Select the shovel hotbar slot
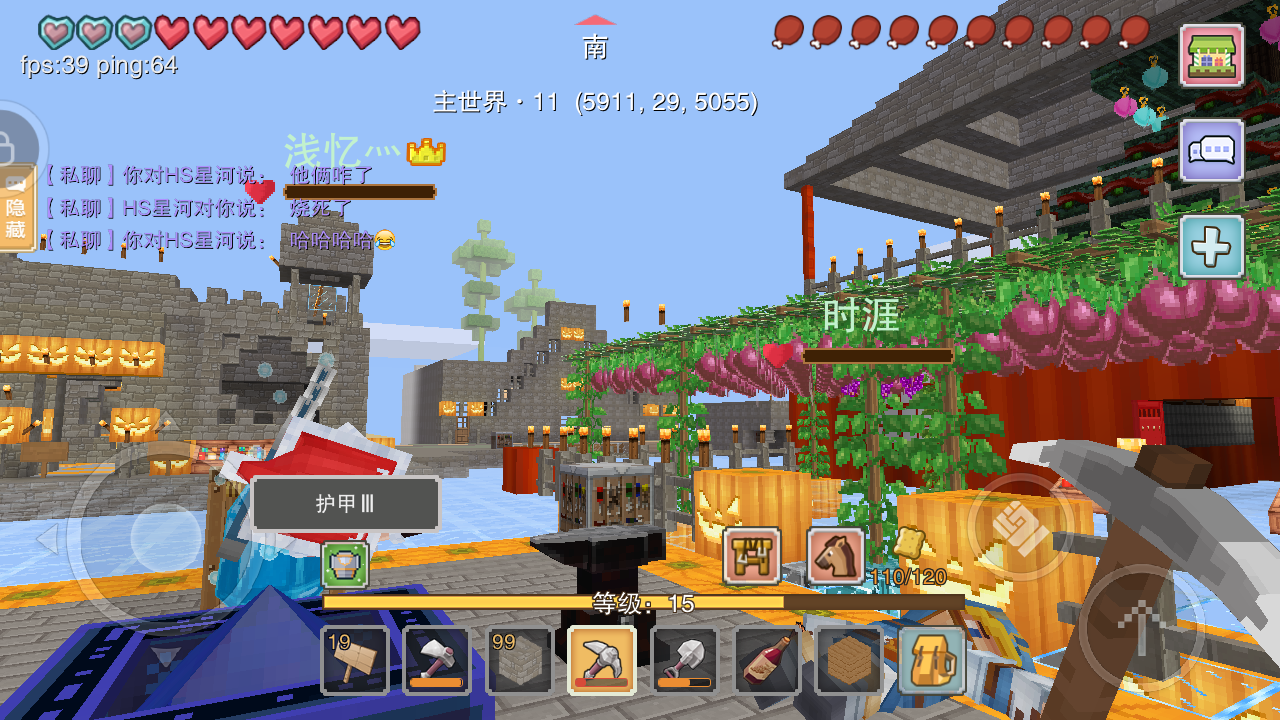Screen dimensions: 1280x720 pos(685,660)
